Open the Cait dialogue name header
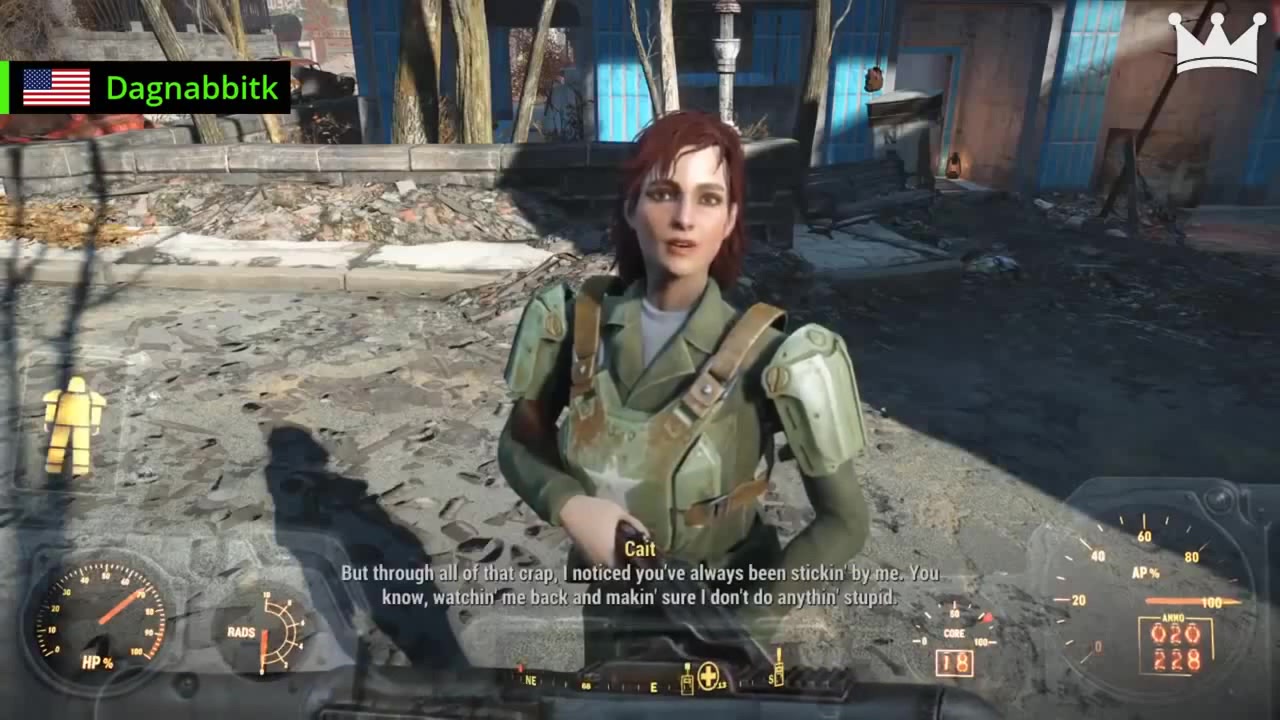 (639, 549)
